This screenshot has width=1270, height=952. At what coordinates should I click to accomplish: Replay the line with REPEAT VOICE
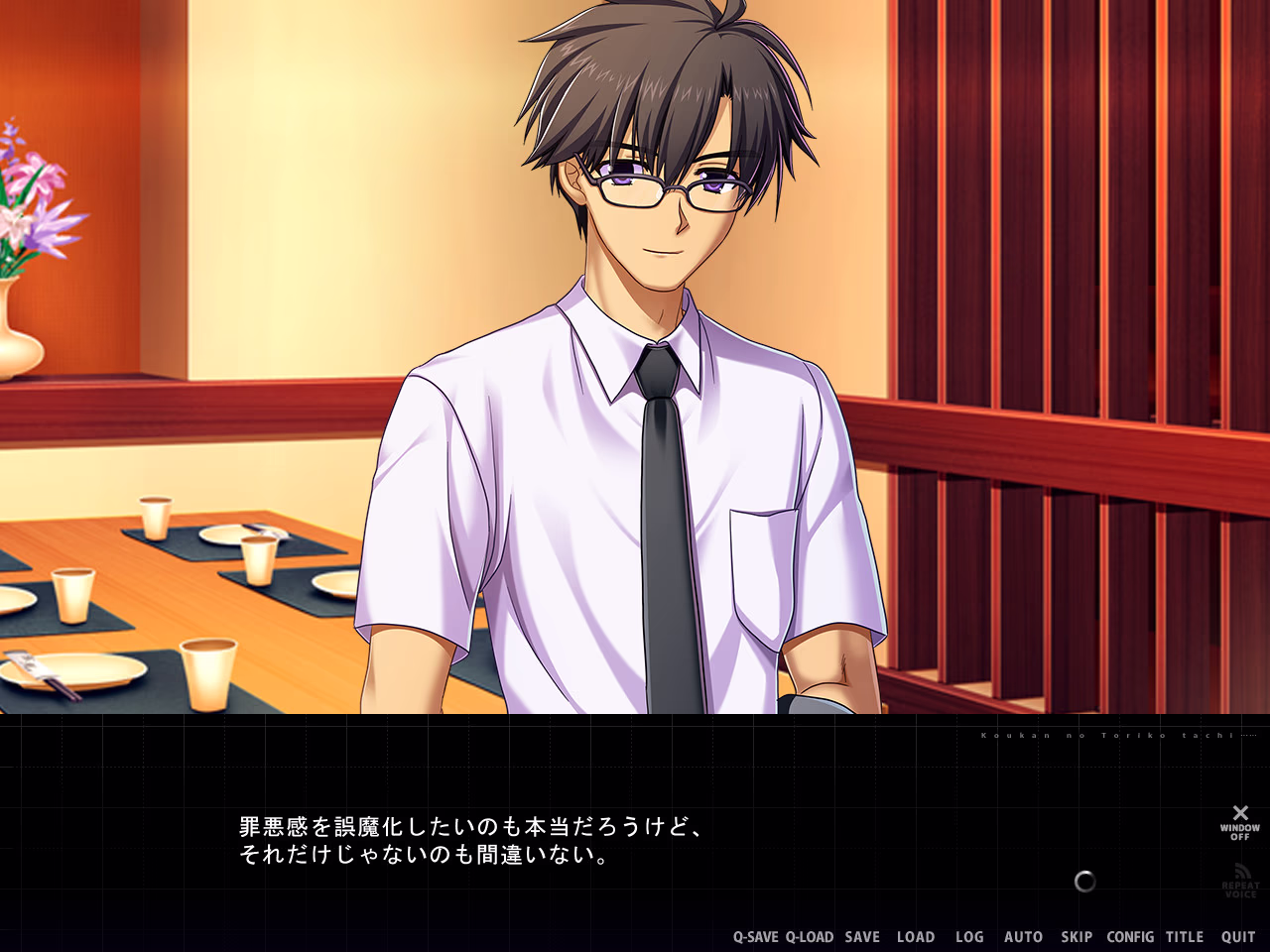click(1240, 881)
